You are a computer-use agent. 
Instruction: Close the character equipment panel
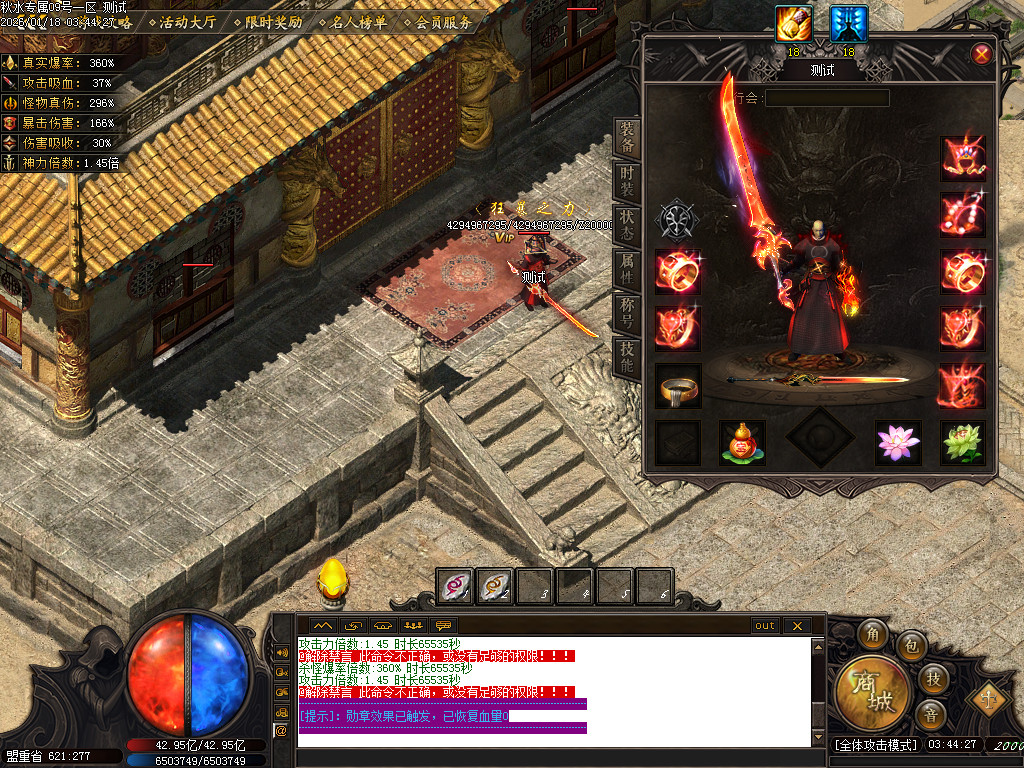point(982,54)
